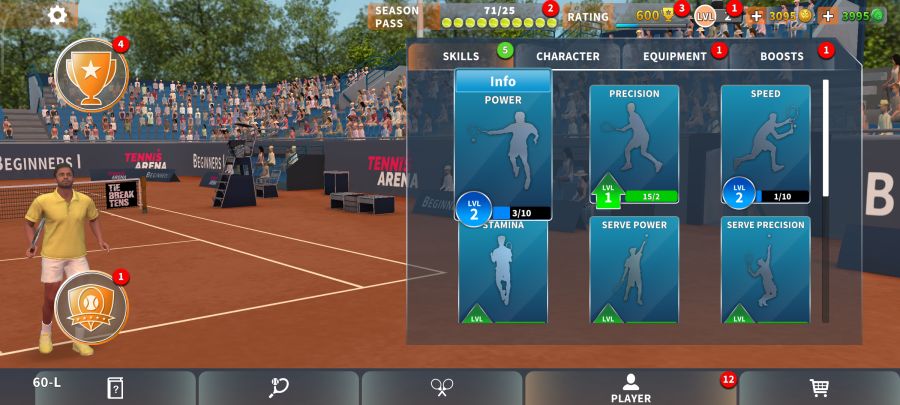Open the gold trophy achievements button
Screen dimensions: 900x405
pos(91,74)
